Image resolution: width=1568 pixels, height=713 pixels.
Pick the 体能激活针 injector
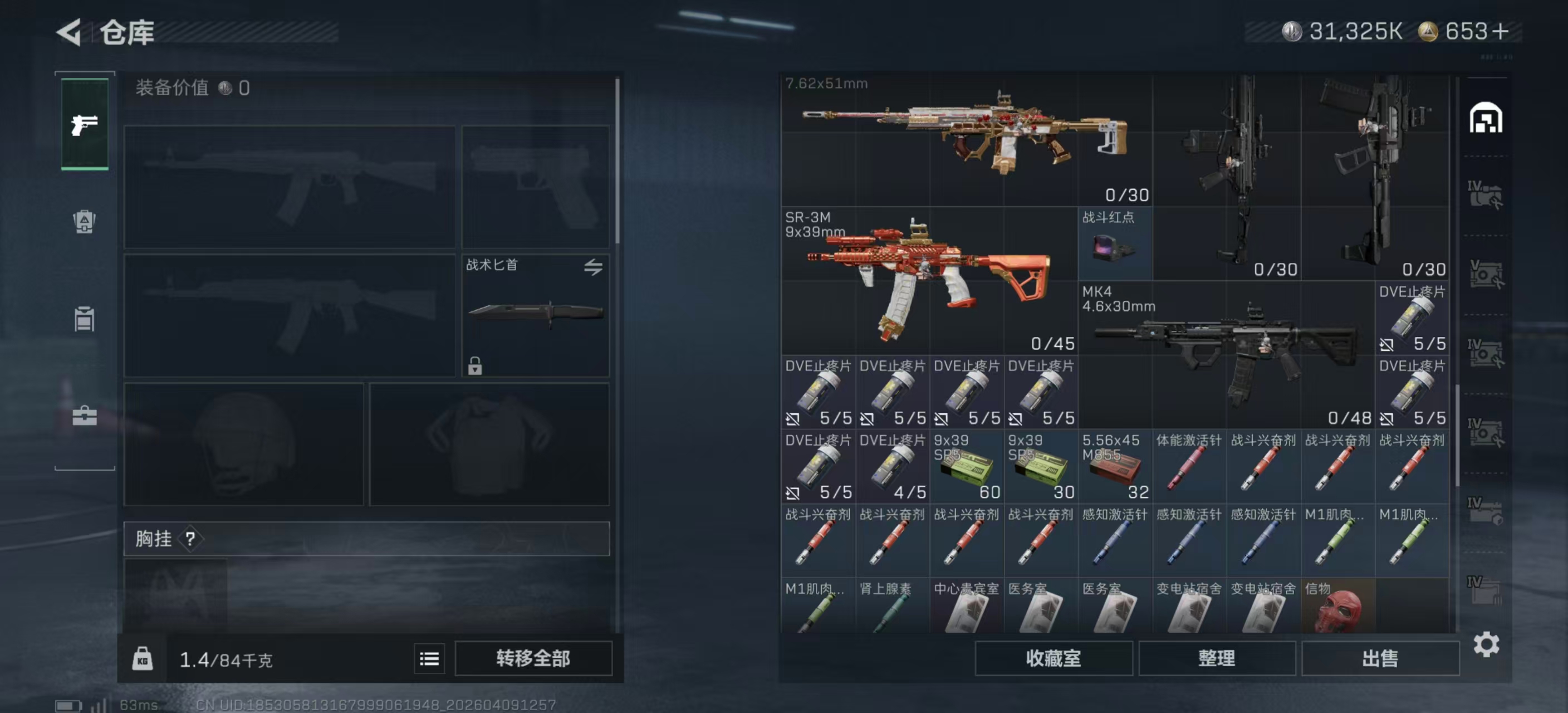1189,466
